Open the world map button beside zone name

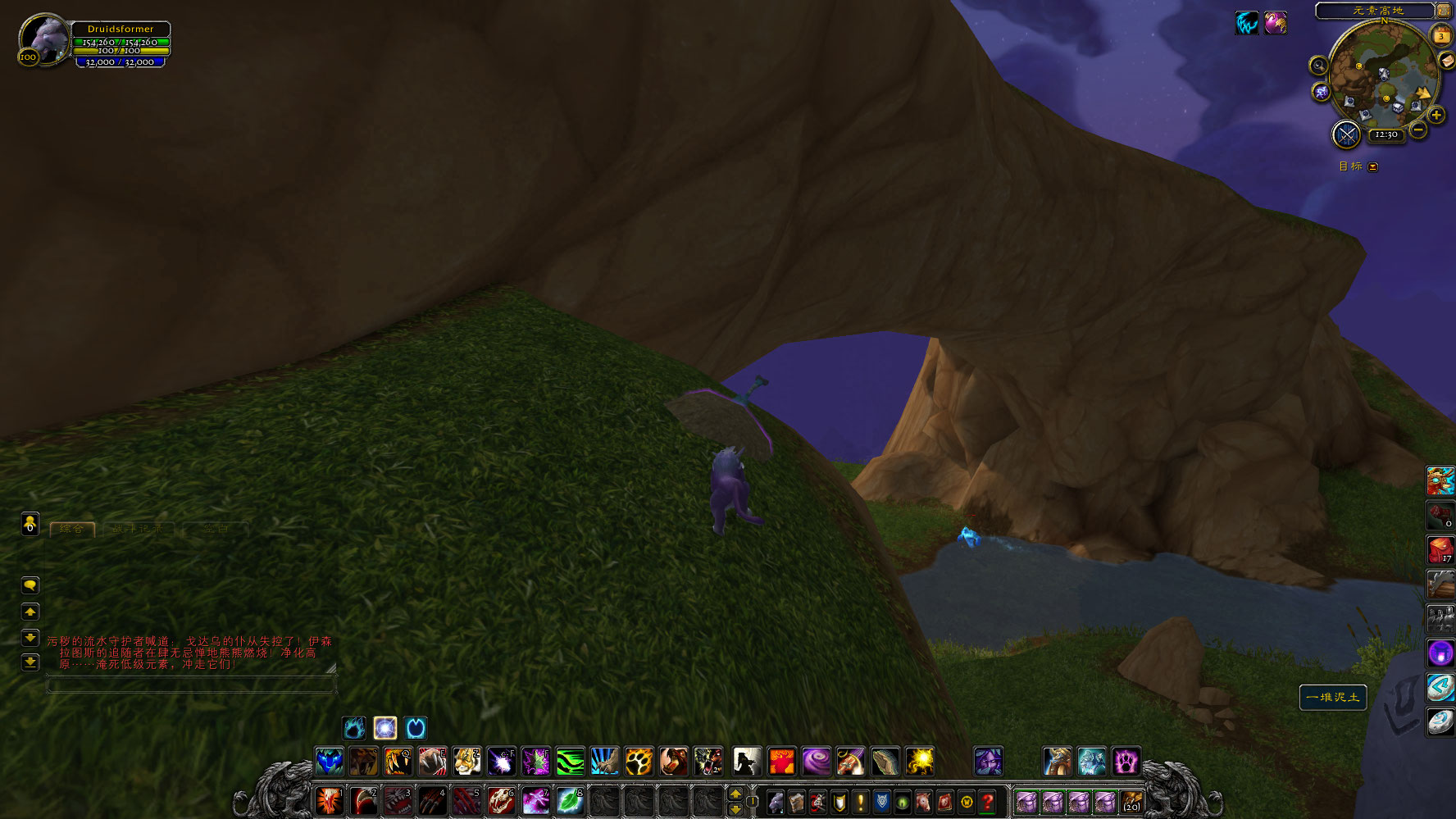[1443, 11]
